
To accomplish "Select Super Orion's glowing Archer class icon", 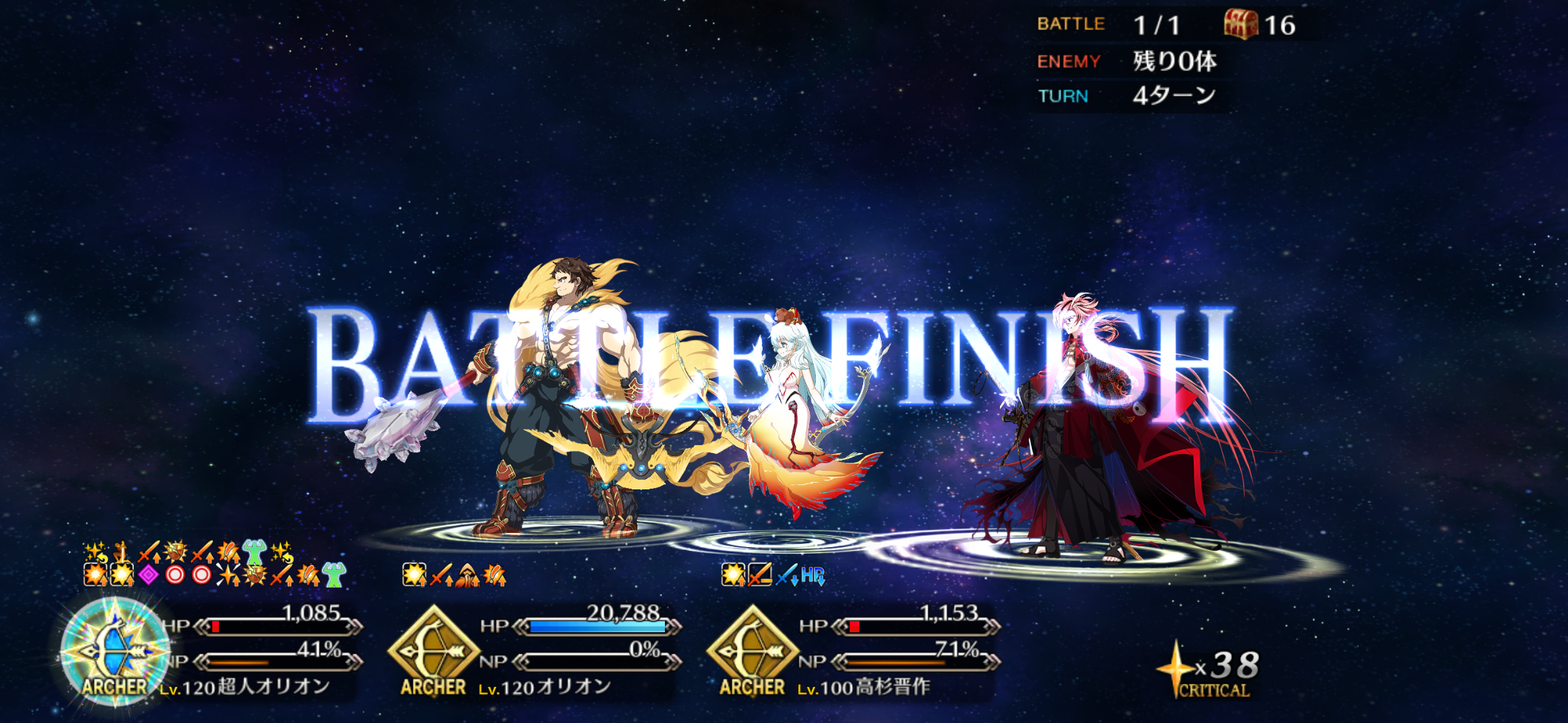I will click(115, 651).
